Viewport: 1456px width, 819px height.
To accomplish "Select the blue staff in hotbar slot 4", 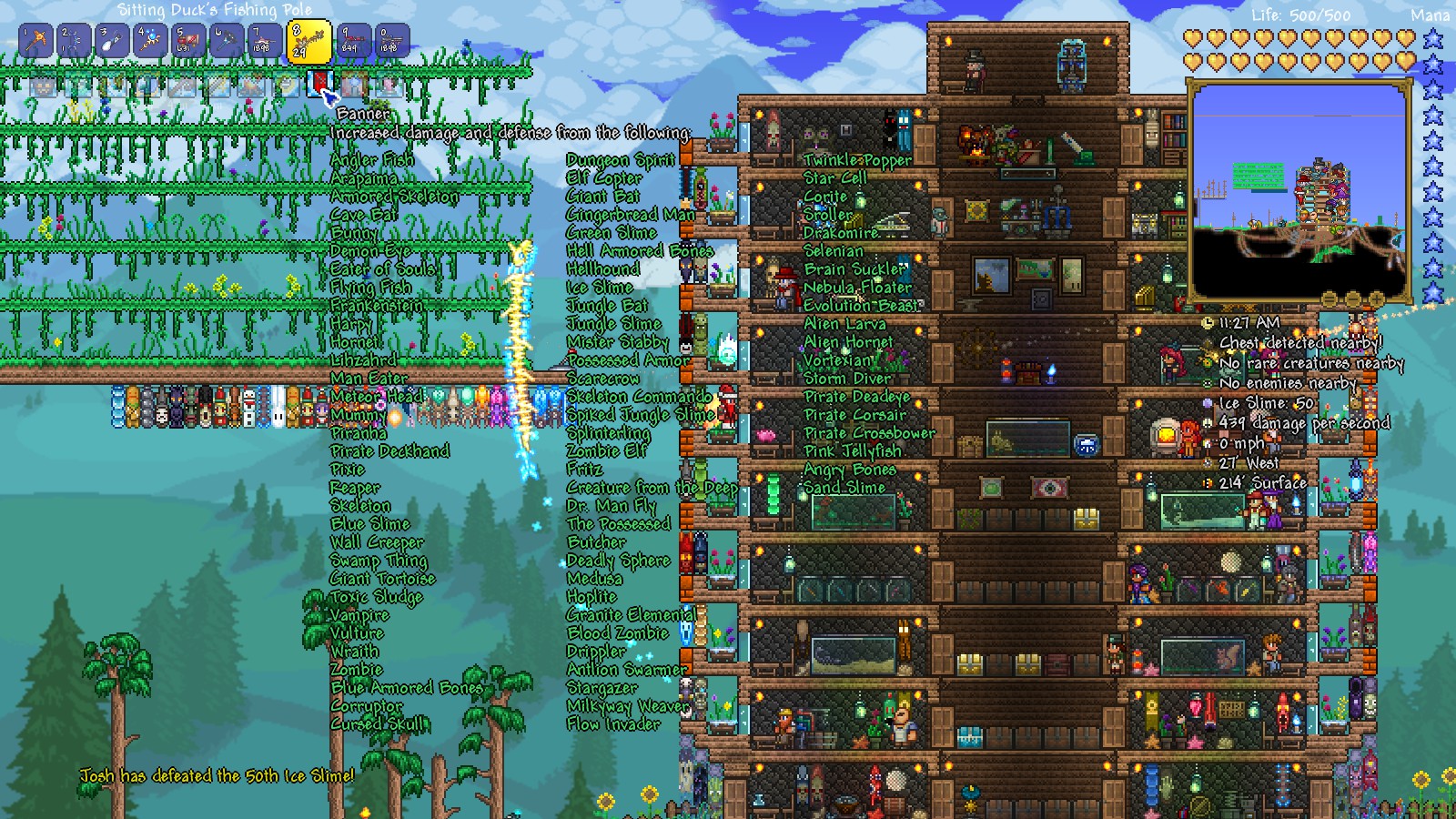I will pos(151,38).
